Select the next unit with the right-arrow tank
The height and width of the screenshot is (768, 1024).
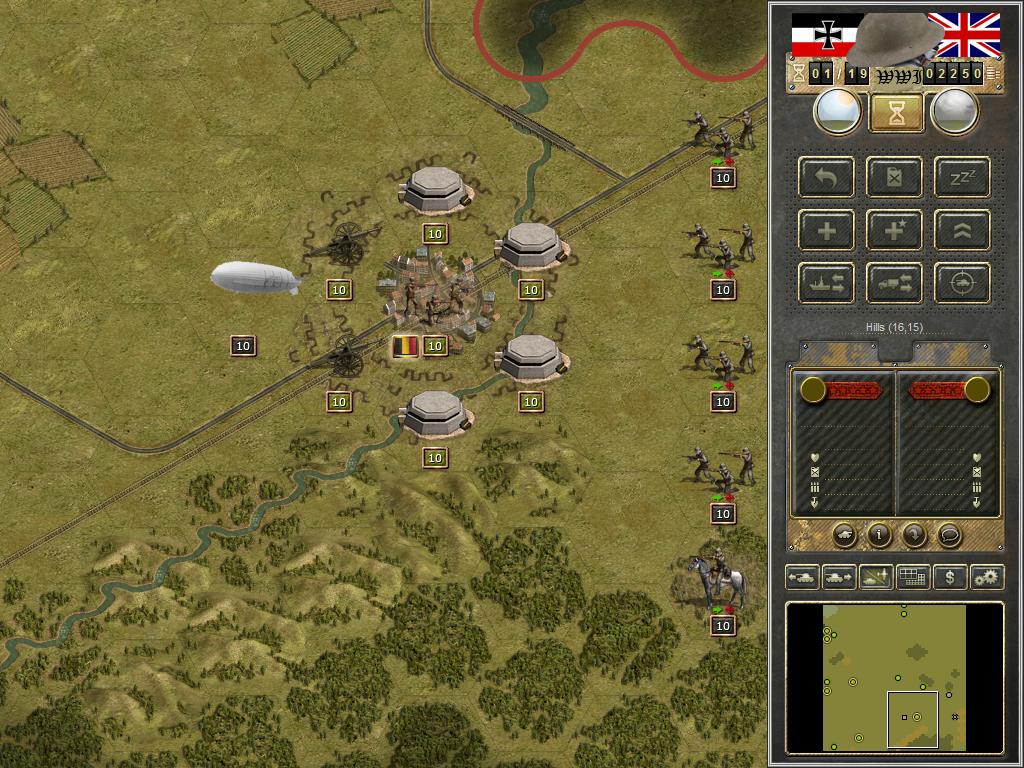click(838, 577)
